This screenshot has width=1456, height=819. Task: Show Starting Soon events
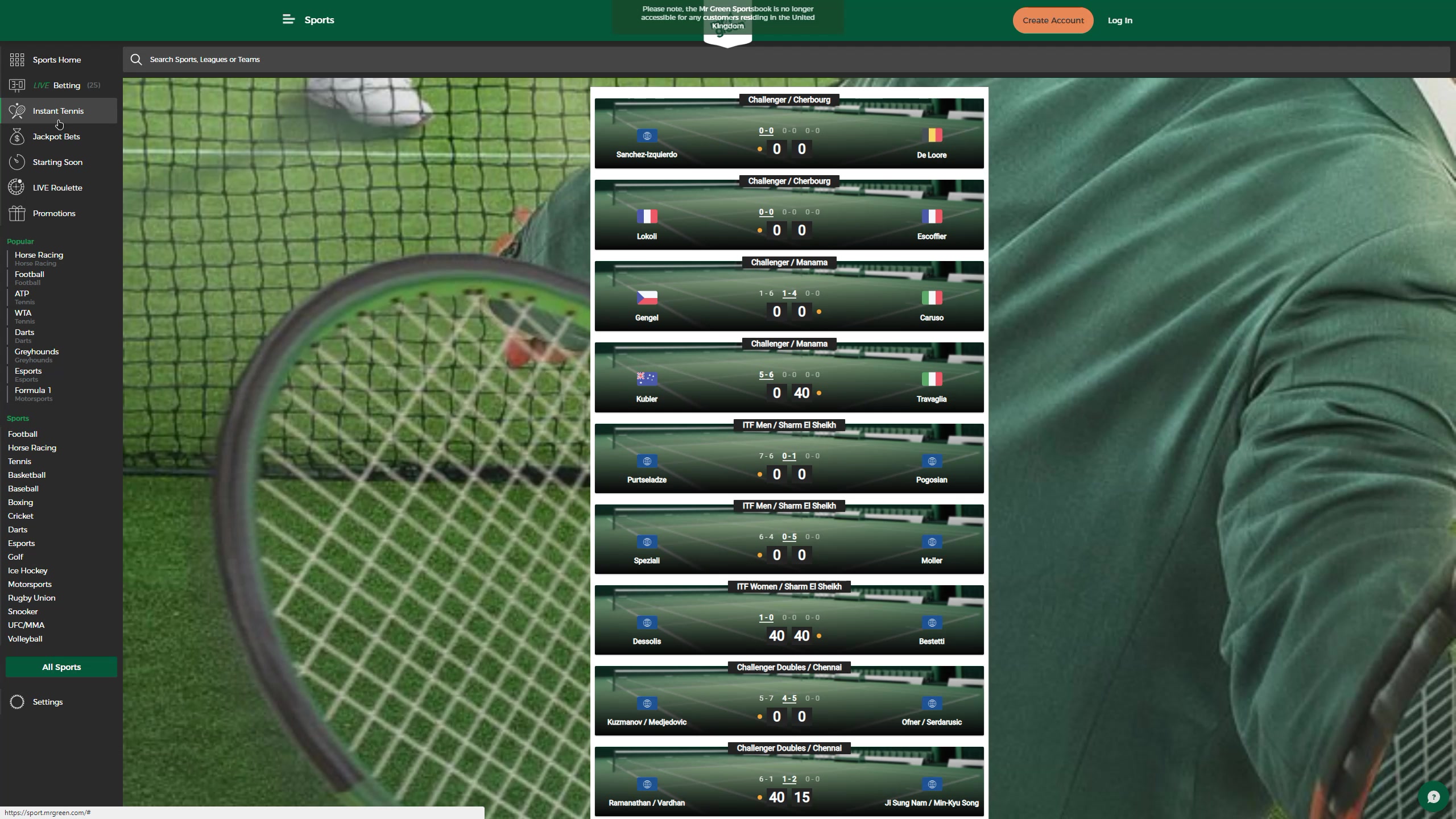coord(57,162)
